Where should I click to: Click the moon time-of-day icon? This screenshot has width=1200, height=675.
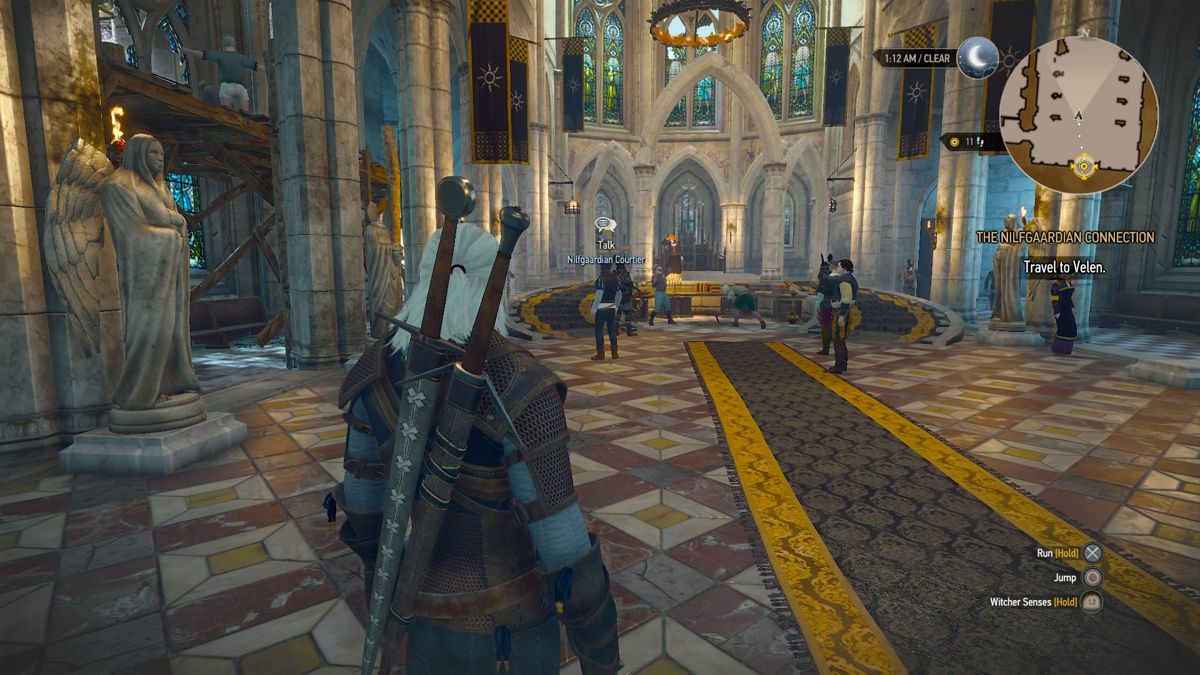pyautogui.click(x=976, y=57)
